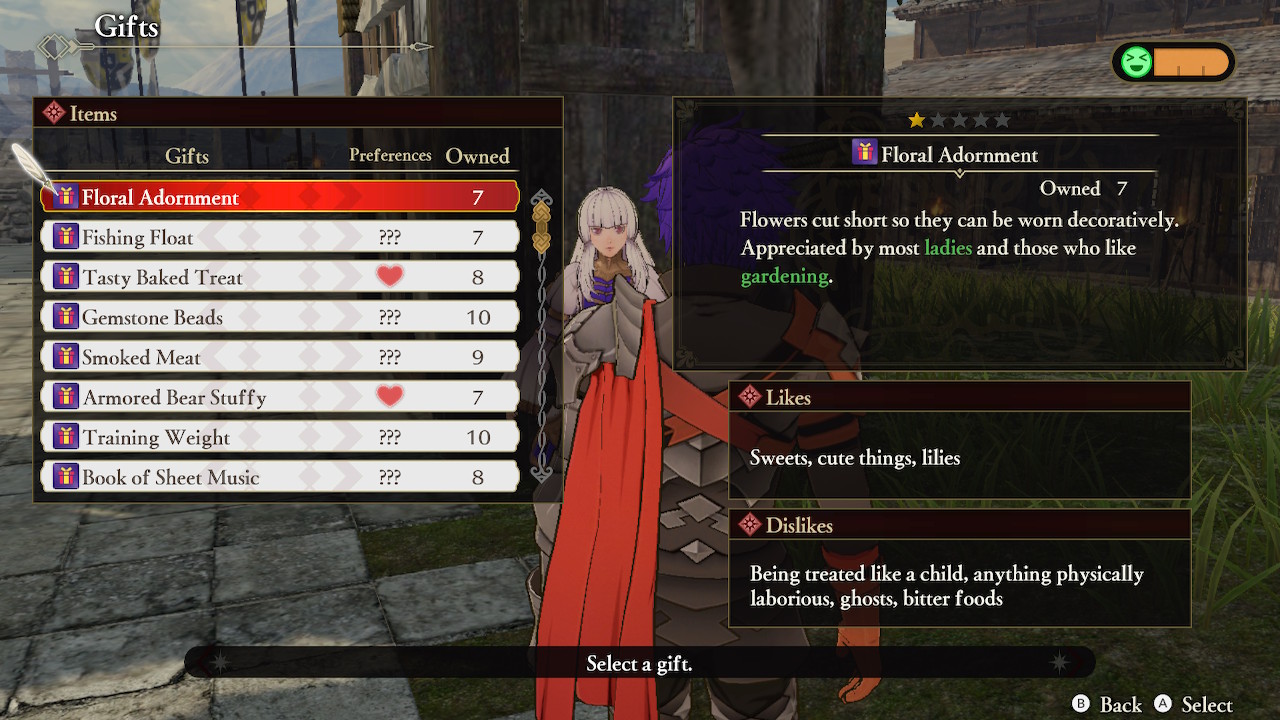This screenshot has width=1280, height=720.
Task: Click the orange motivation gauge bar
Action: (1190, 61)
